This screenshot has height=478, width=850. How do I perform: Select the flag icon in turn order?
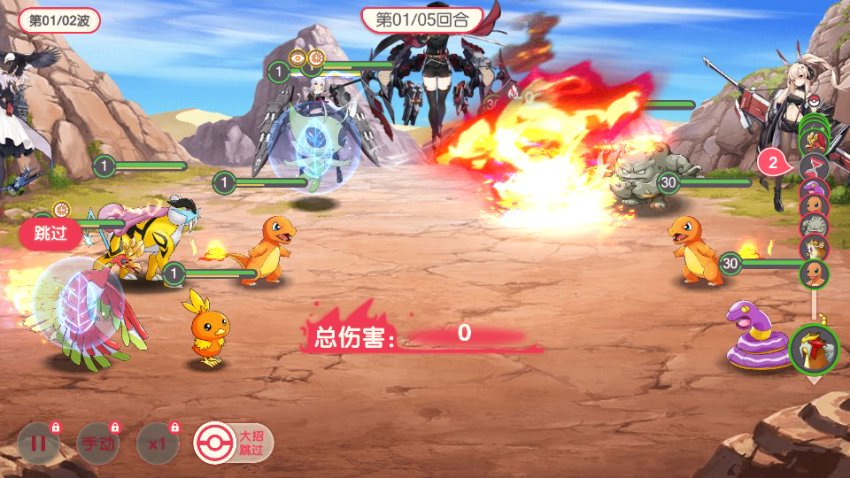[x=813, y=165]
